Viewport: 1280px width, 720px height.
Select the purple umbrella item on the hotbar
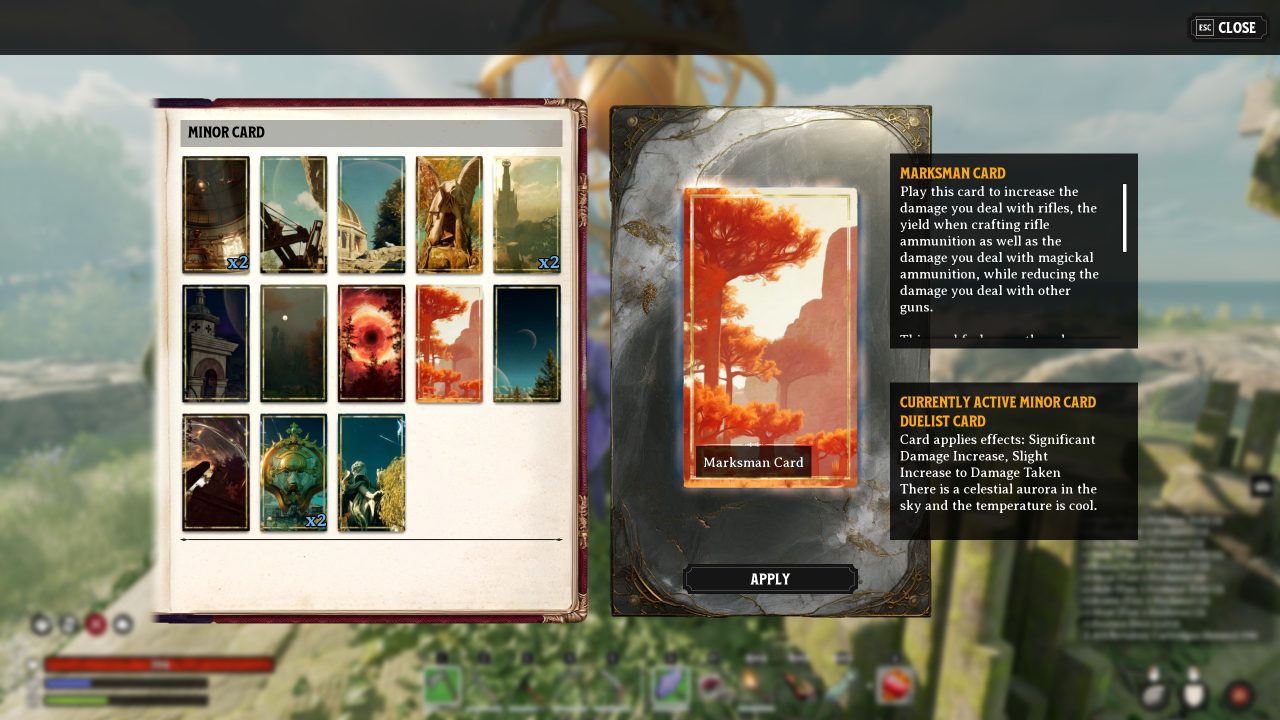pyautogui.click(x=669, y=686)
